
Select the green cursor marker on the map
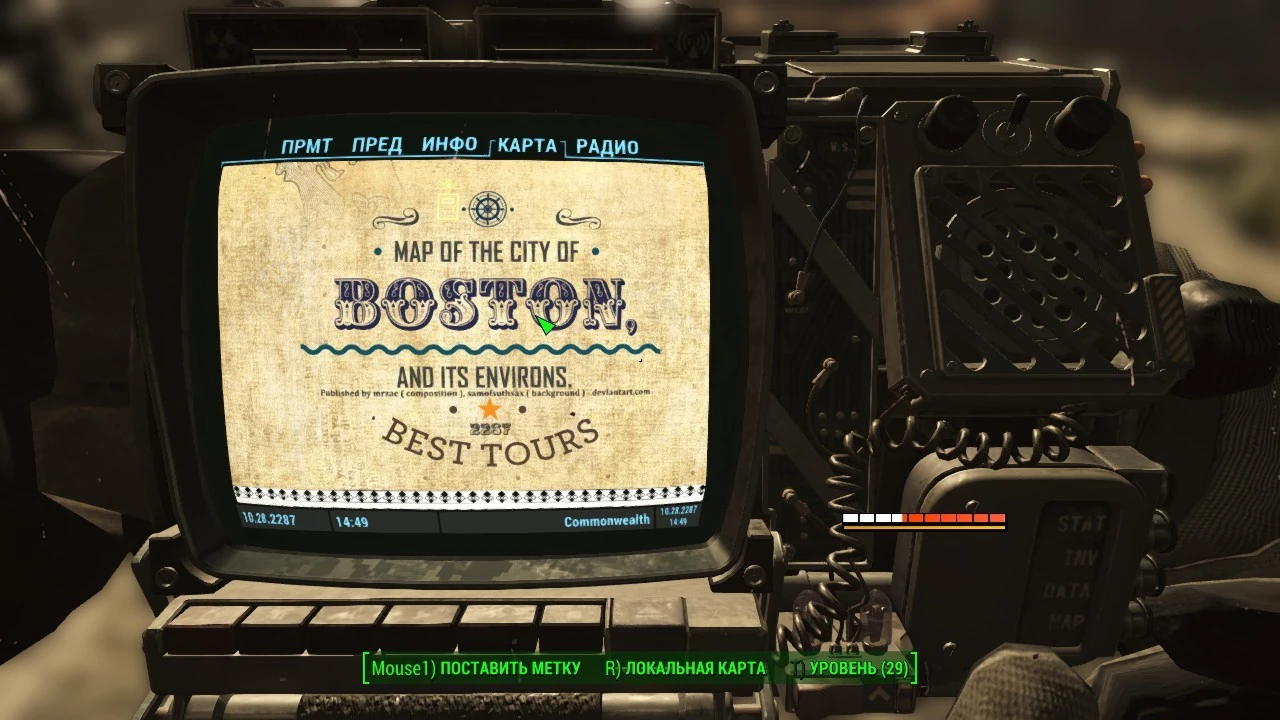(x=546, y=326)
